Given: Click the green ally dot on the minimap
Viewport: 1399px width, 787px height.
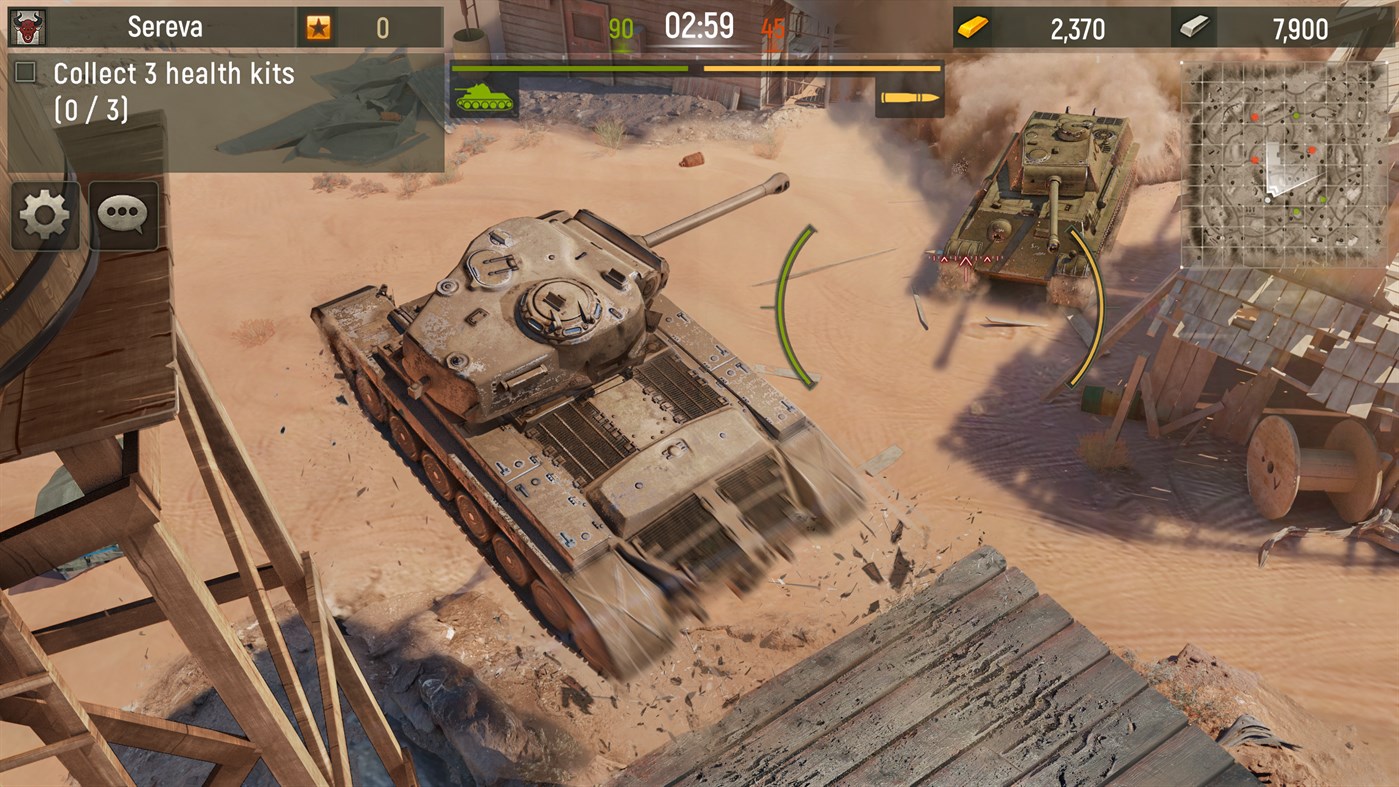Looking at the screenshot, I should [1297, 116].
